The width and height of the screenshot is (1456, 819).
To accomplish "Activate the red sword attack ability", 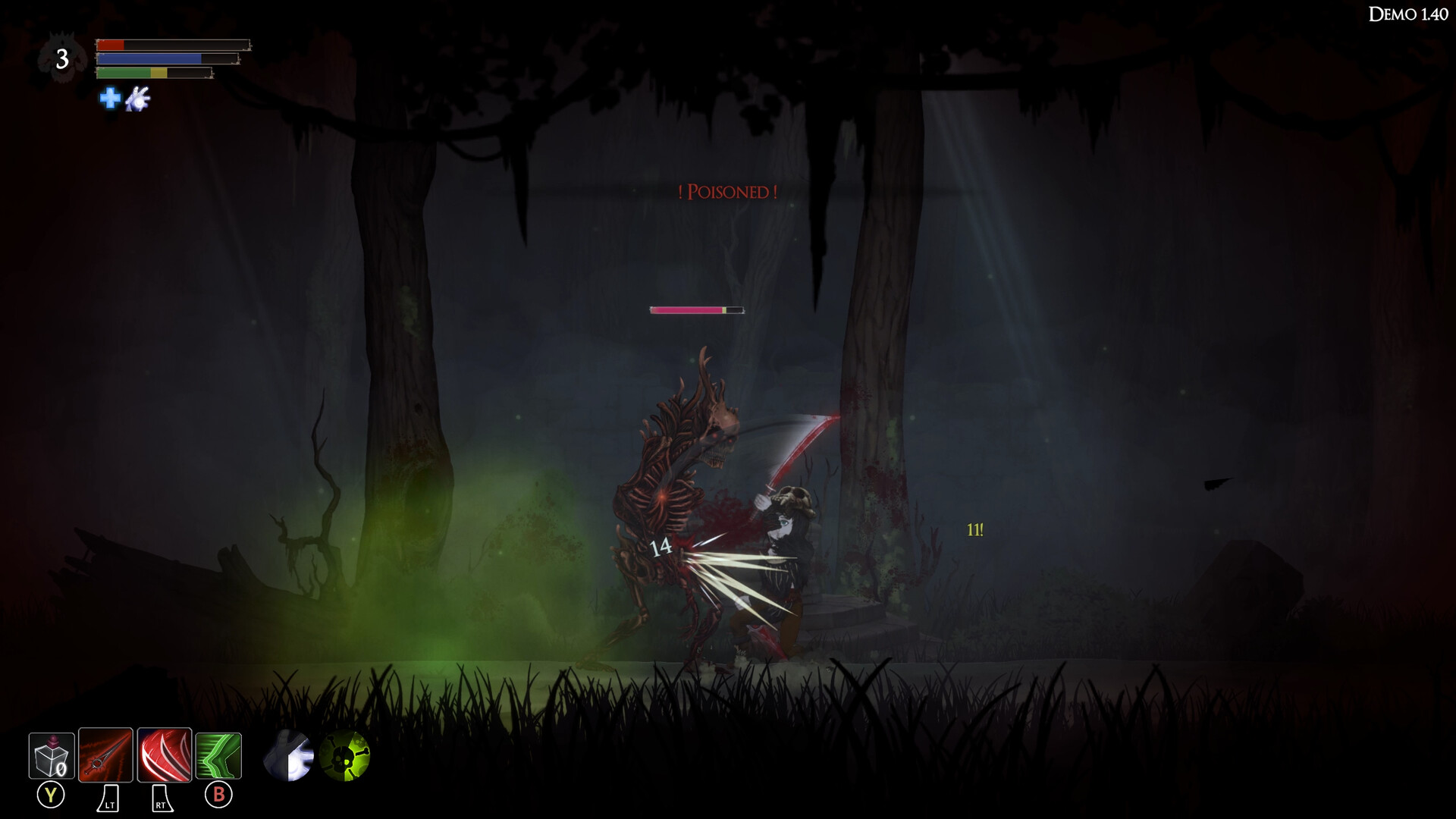I will coord(106,756).
